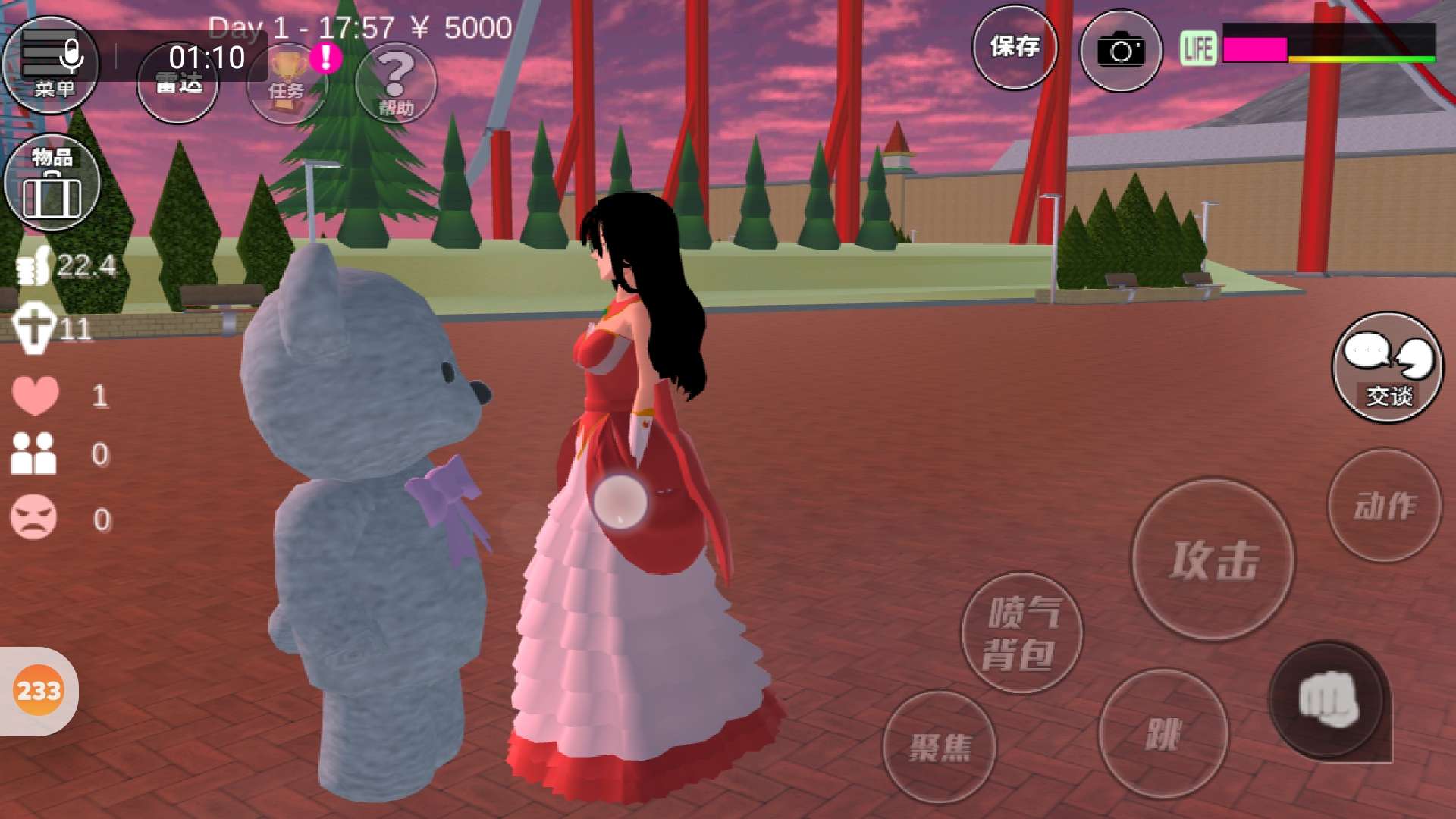Open the orange 233 overlay bubble
Viewport: 1456px width, 819px height.
39,691
